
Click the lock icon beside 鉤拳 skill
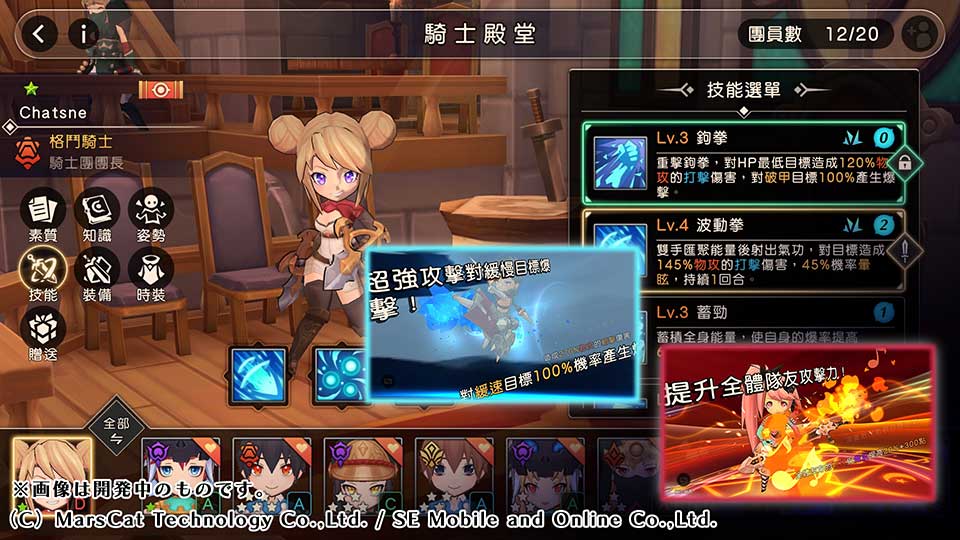[x=904, y=163]
